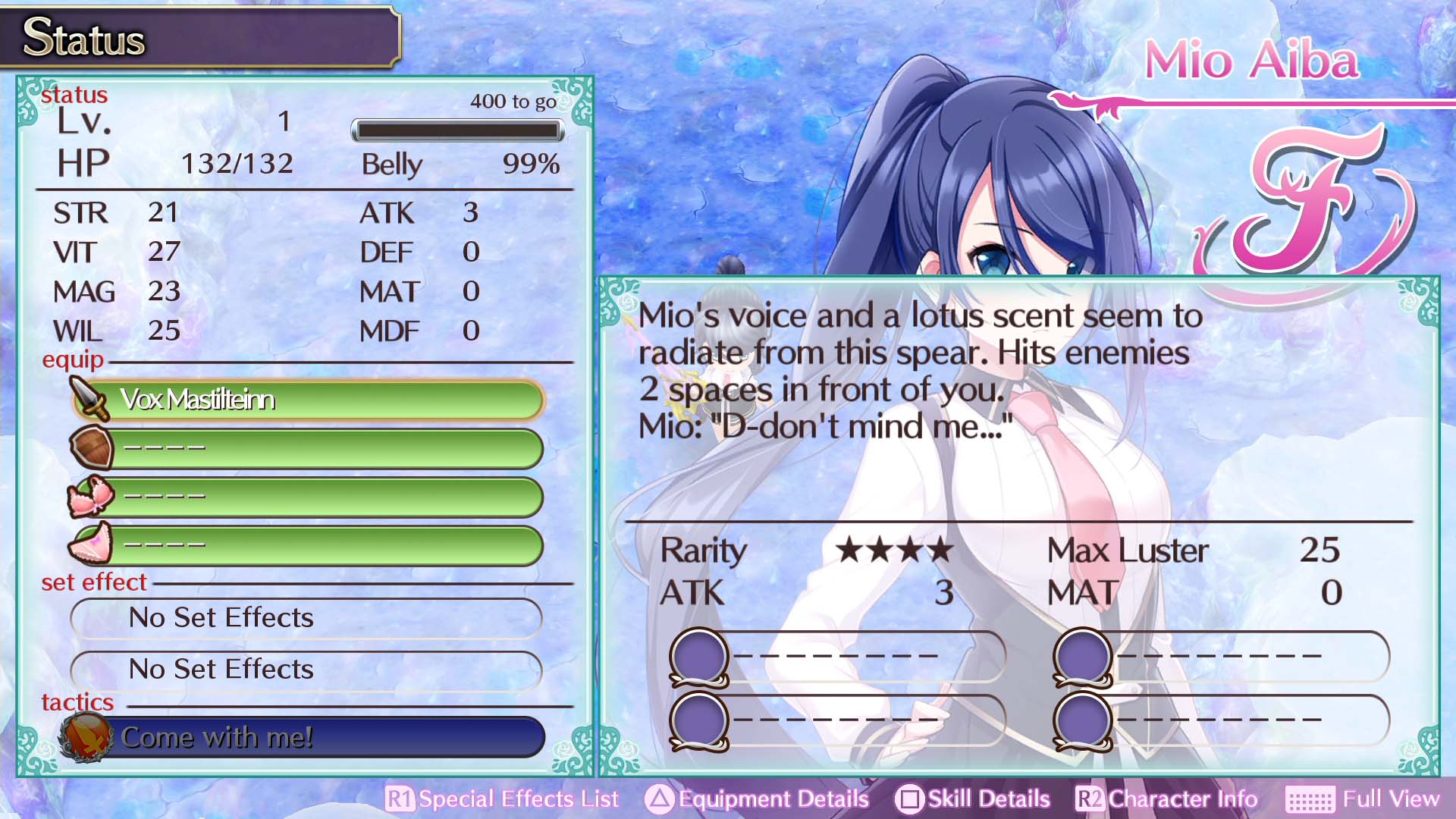Open the Equipment Details option
The width and height of the screenshot is (1456, 819).
[x=768, y=799]
